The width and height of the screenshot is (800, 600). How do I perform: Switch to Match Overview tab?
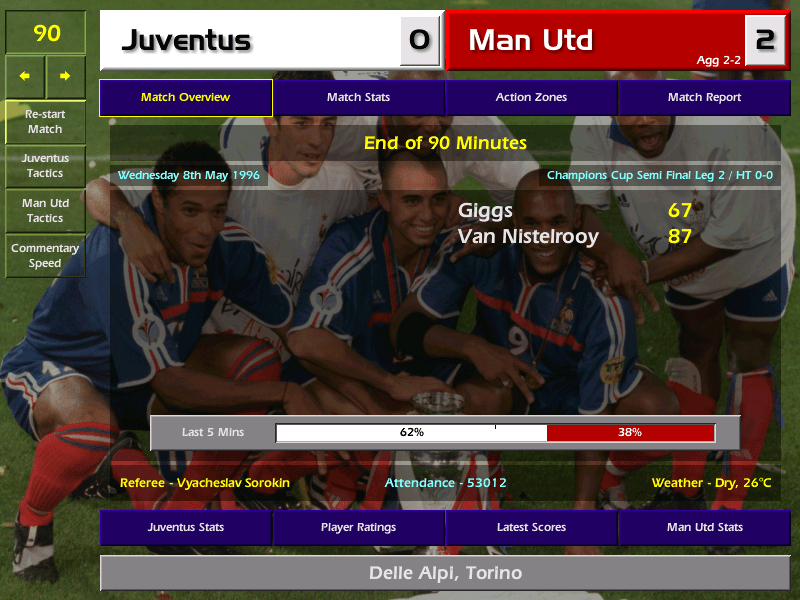point(186,98)
